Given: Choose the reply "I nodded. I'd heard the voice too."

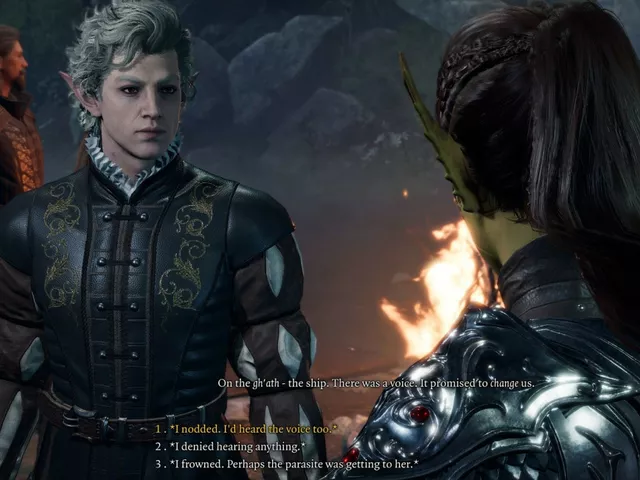Looking at the screenshot, I should point(254,429).
